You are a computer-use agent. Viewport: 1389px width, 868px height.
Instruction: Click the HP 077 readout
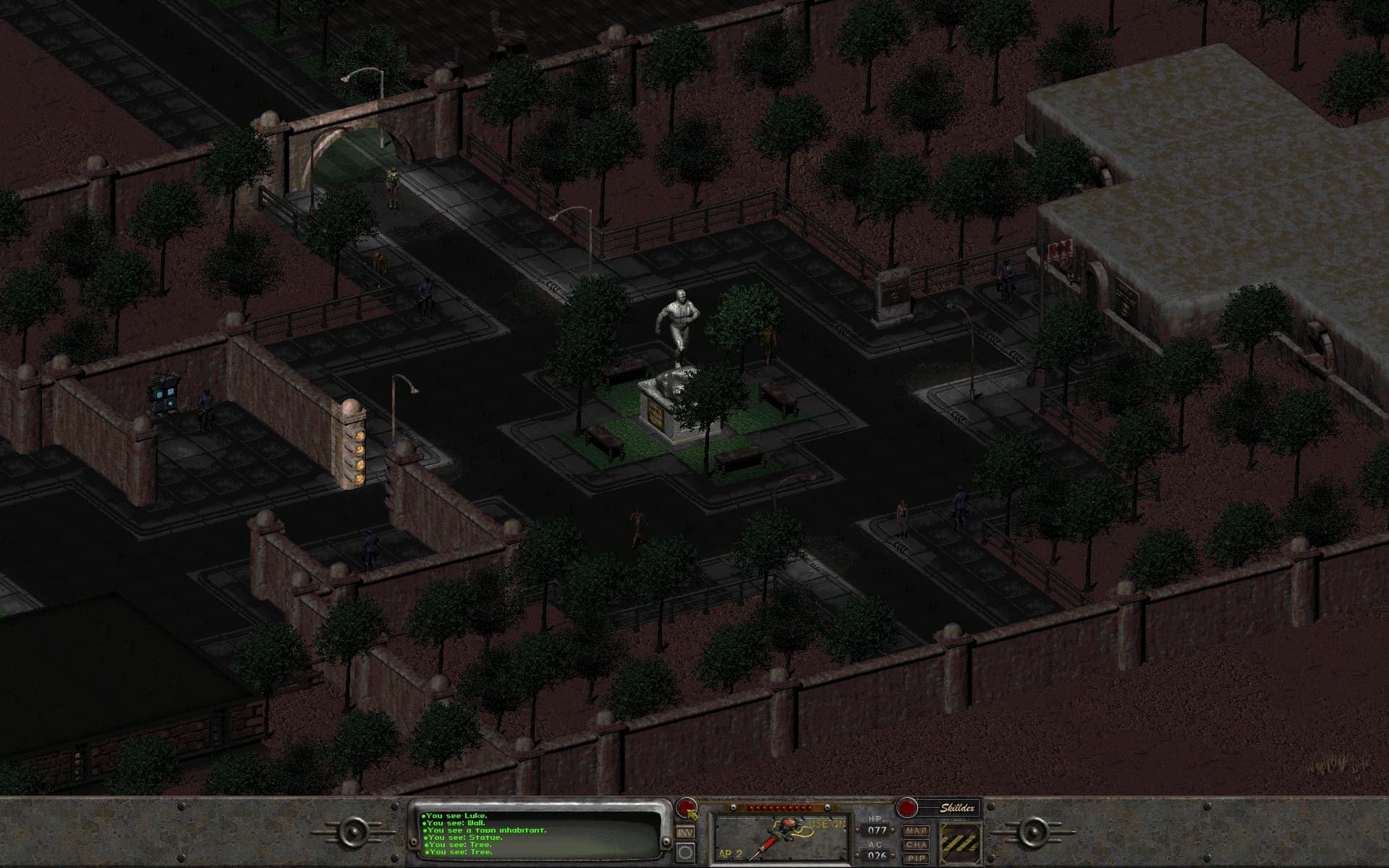pyautogui.click(x=877, y=829)
